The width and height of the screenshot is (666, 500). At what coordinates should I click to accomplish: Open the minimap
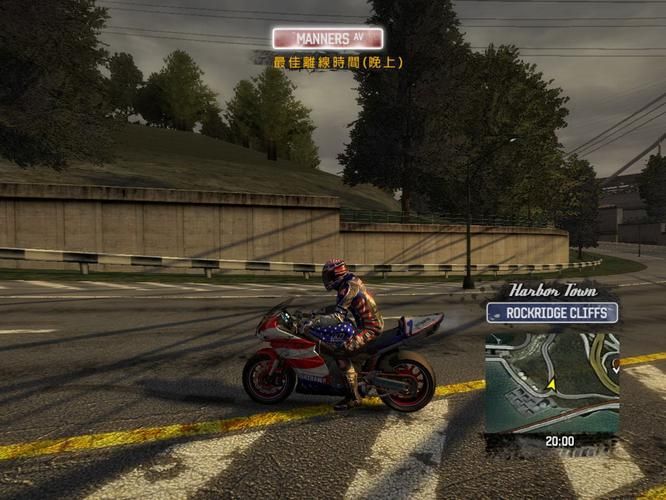tap(551, 381)
